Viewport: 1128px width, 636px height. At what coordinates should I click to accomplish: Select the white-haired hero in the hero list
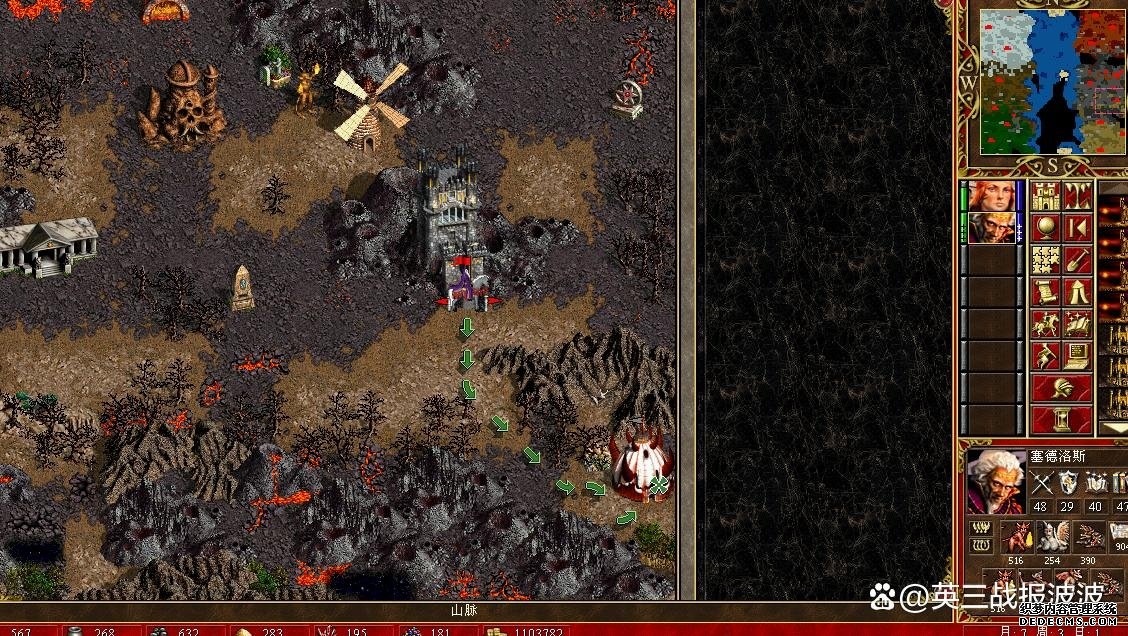[991, 228]
